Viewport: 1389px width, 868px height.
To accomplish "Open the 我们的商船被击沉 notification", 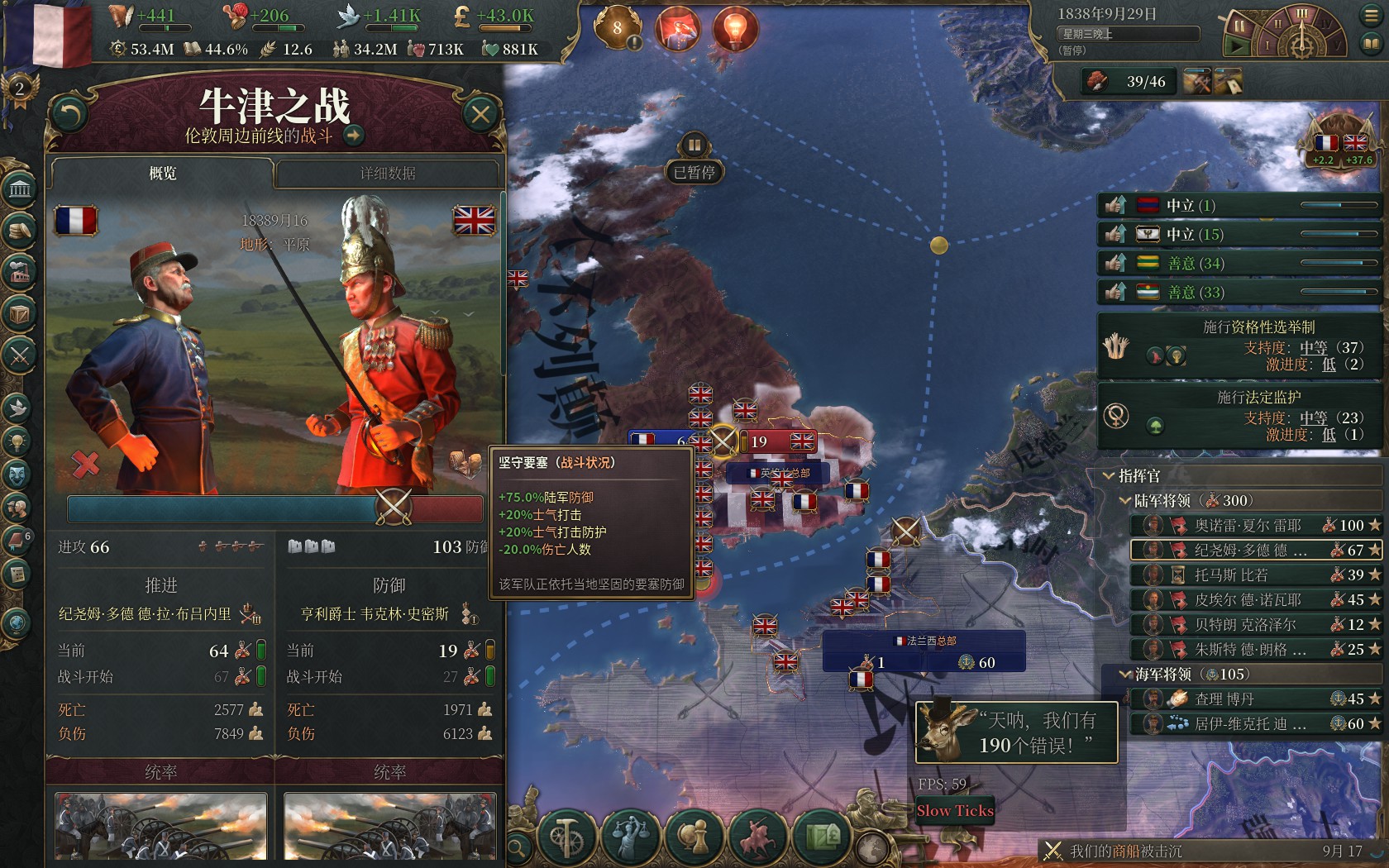I will 1124,851.
